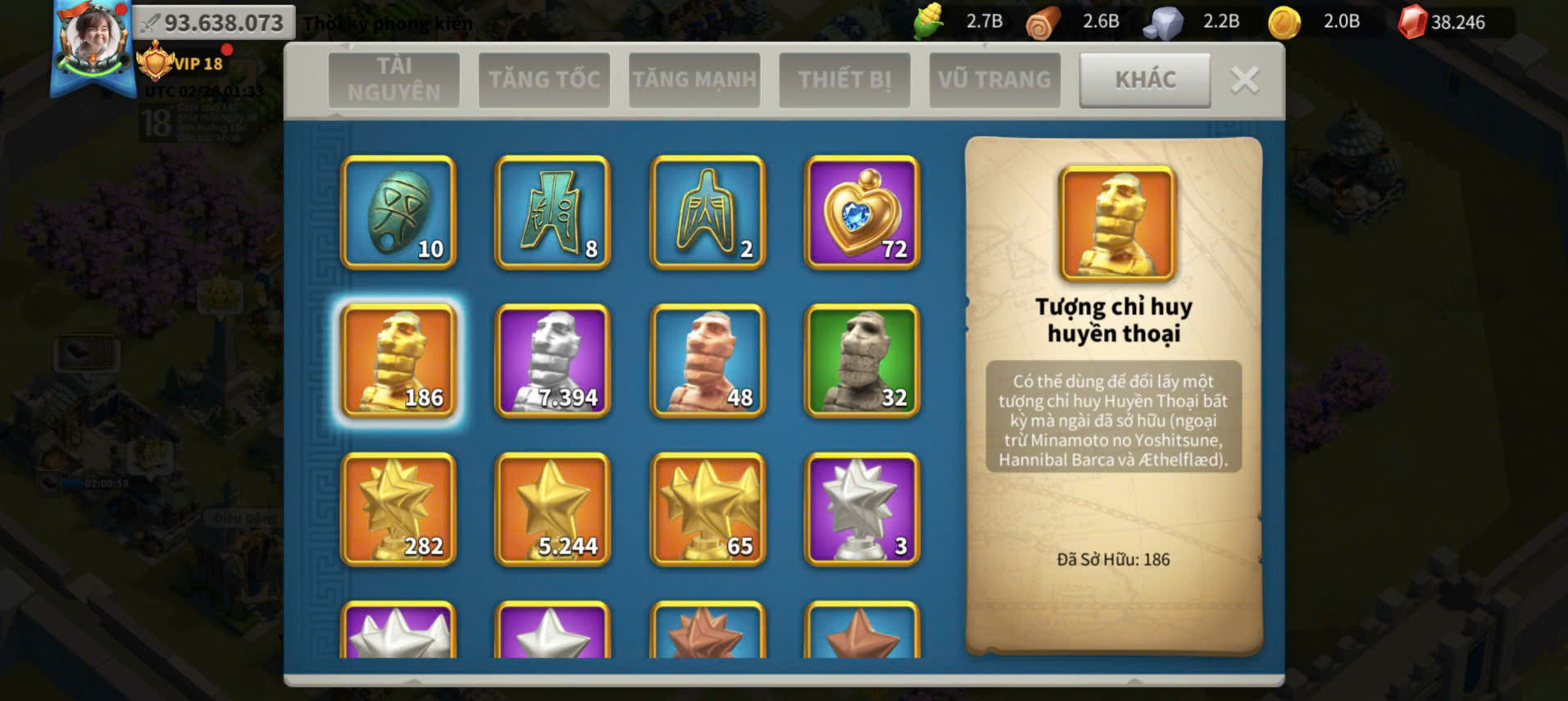
Task: Choose the gold star cluster trophy with 282
Action: point(398,509)
